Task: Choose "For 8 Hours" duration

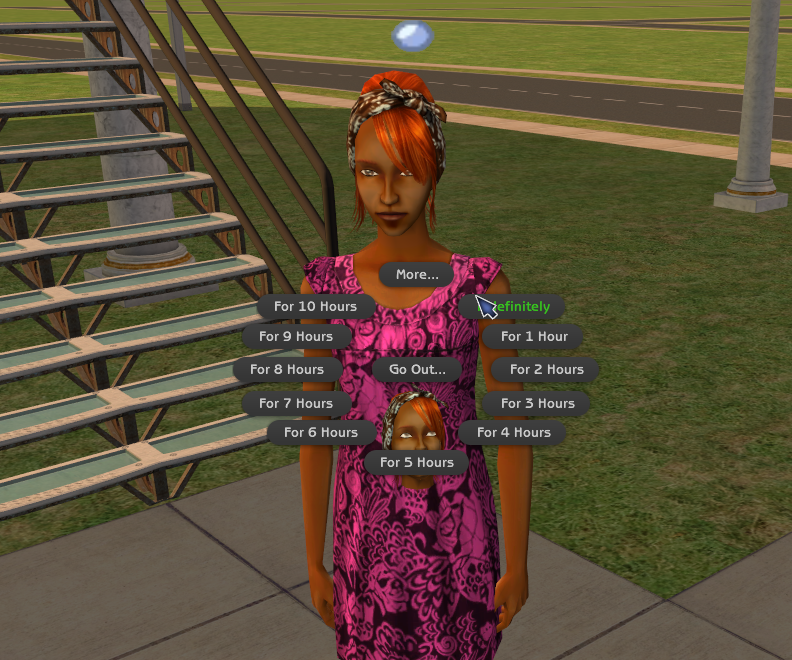Action: tap(287, 369)
